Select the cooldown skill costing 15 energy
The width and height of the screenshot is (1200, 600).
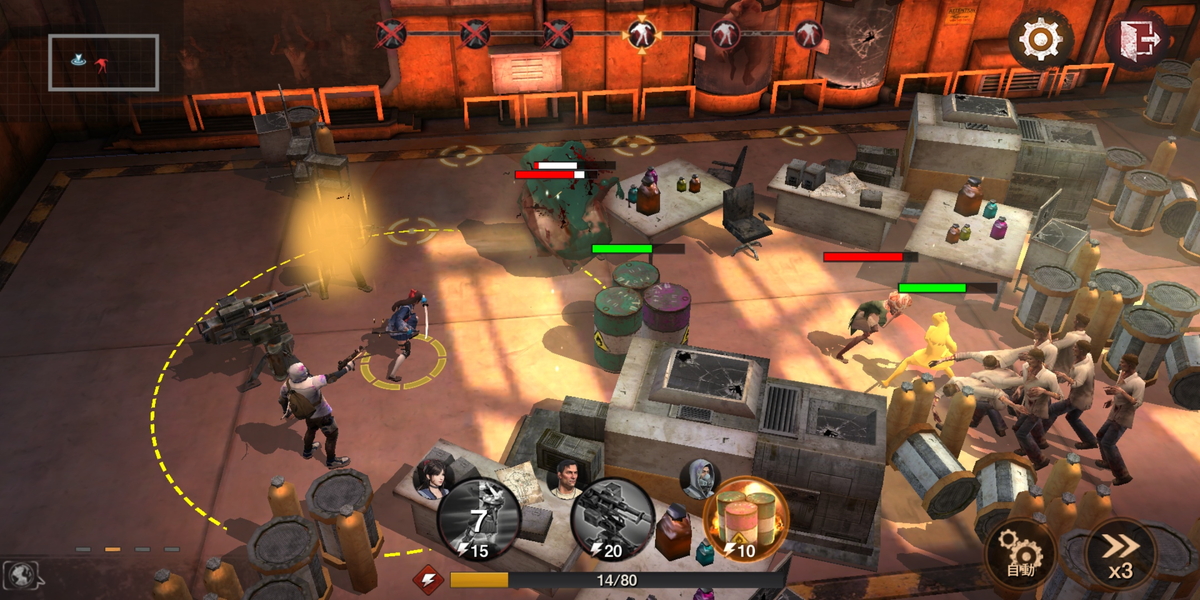click(478, 520)
